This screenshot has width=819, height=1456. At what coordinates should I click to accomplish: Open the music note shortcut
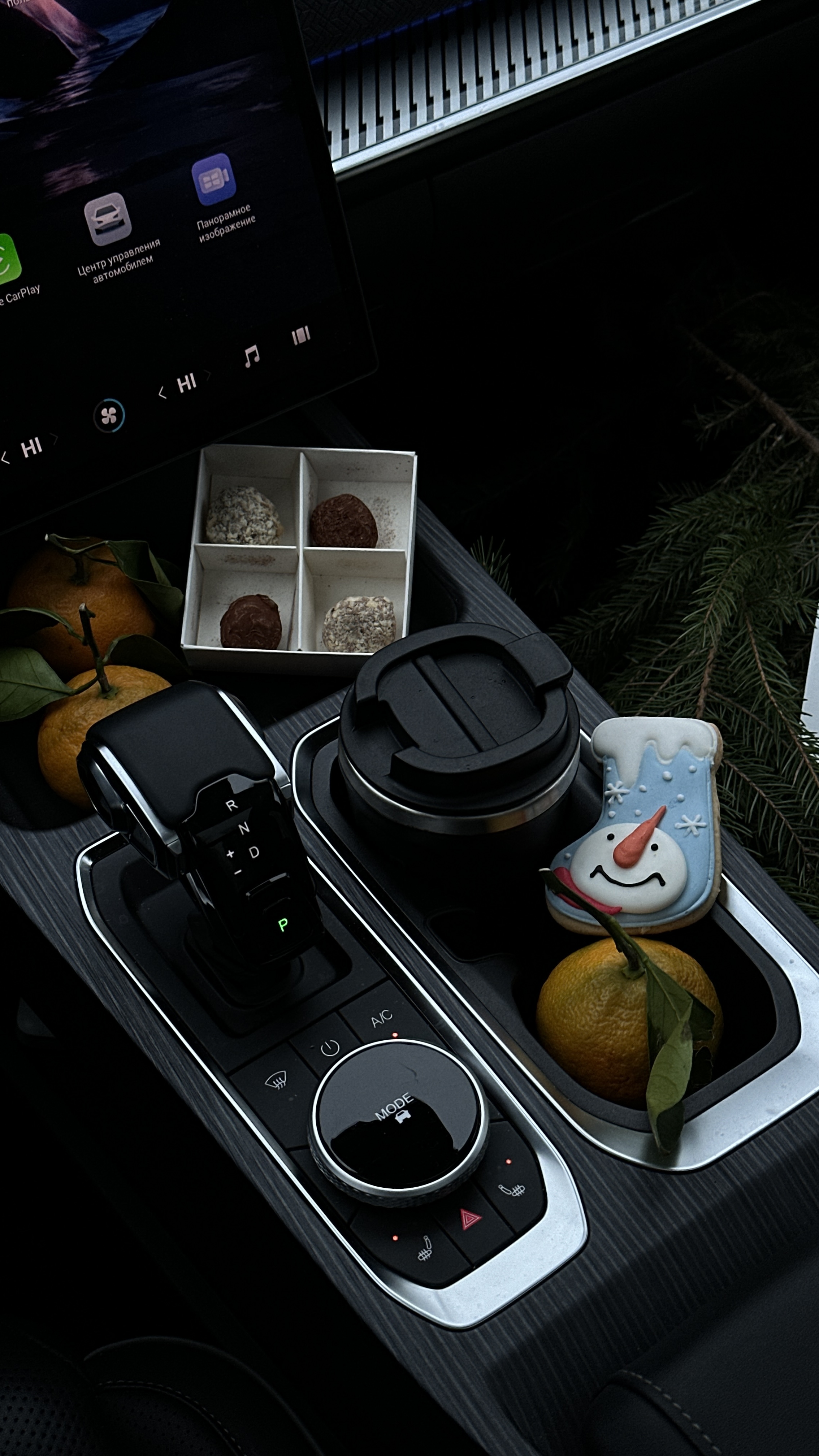pos(251,356)
